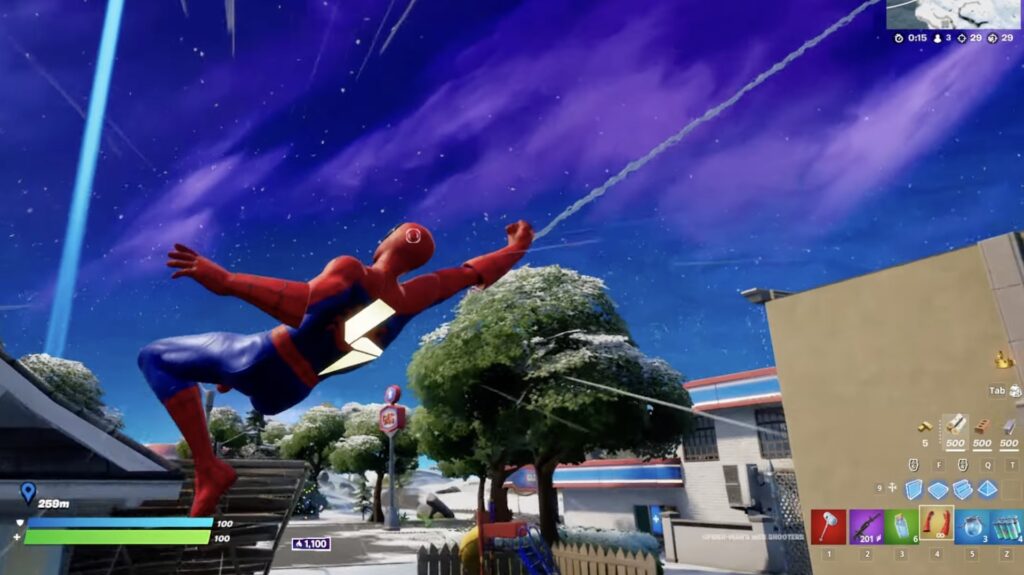Click the golden crown icon
Screen dimensions: 1024x575
(1004, 359)
